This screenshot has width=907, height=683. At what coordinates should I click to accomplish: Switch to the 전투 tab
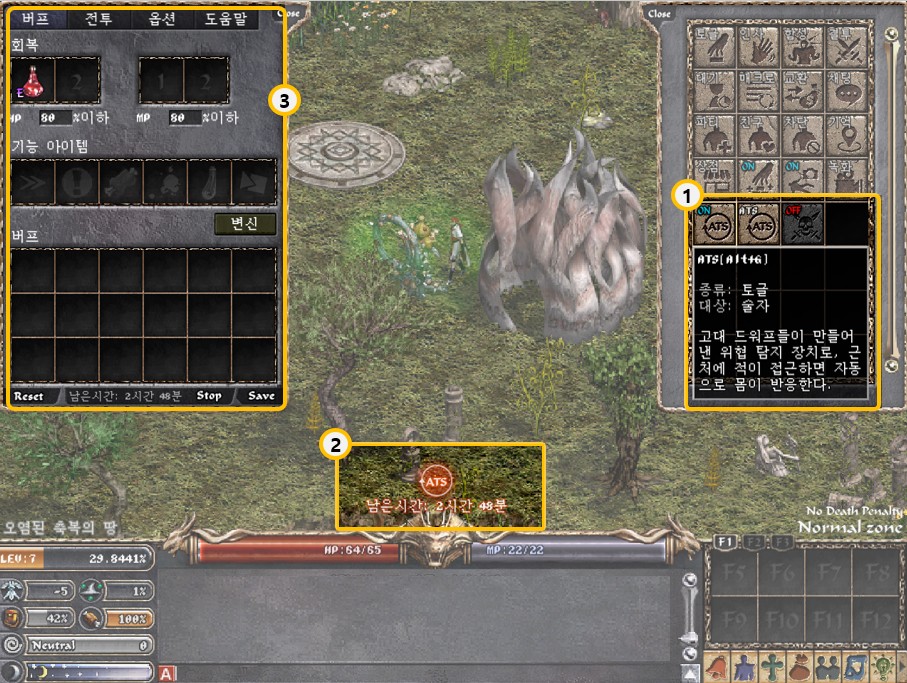(x=99, y=19)
